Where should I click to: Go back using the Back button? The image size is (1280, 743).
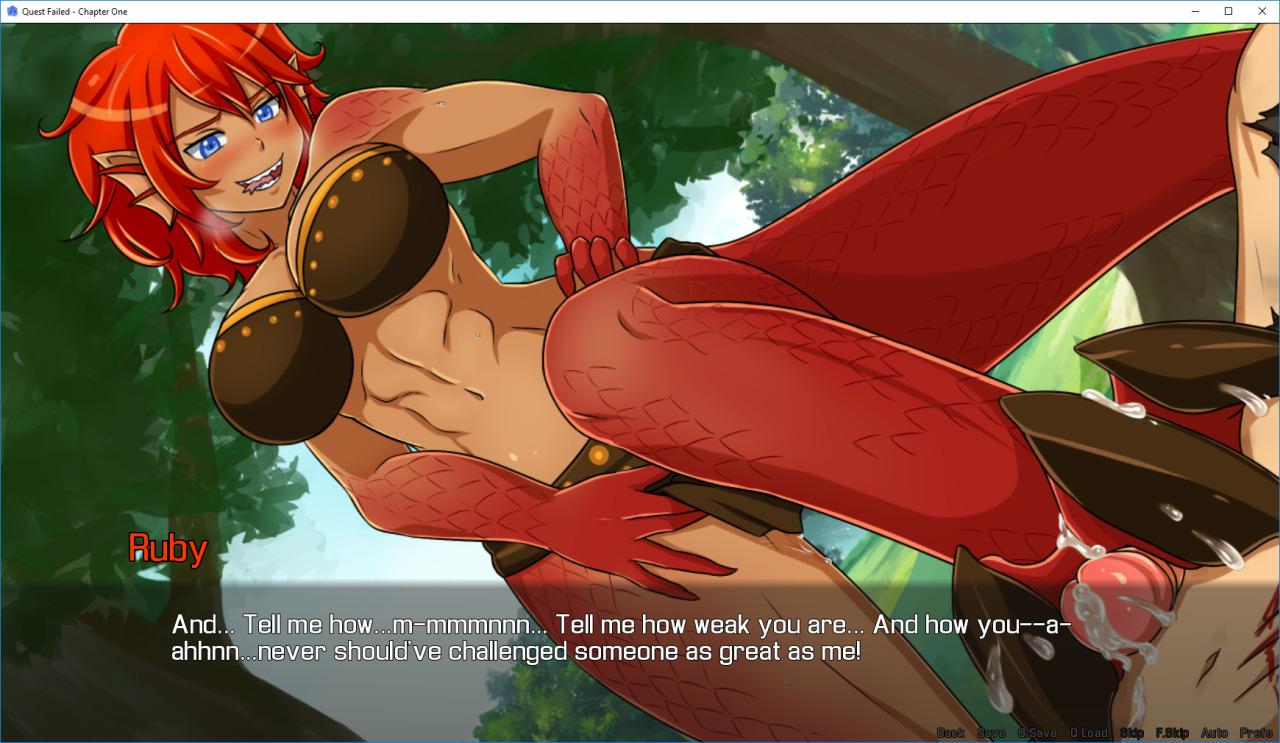(x=950, y=733)
